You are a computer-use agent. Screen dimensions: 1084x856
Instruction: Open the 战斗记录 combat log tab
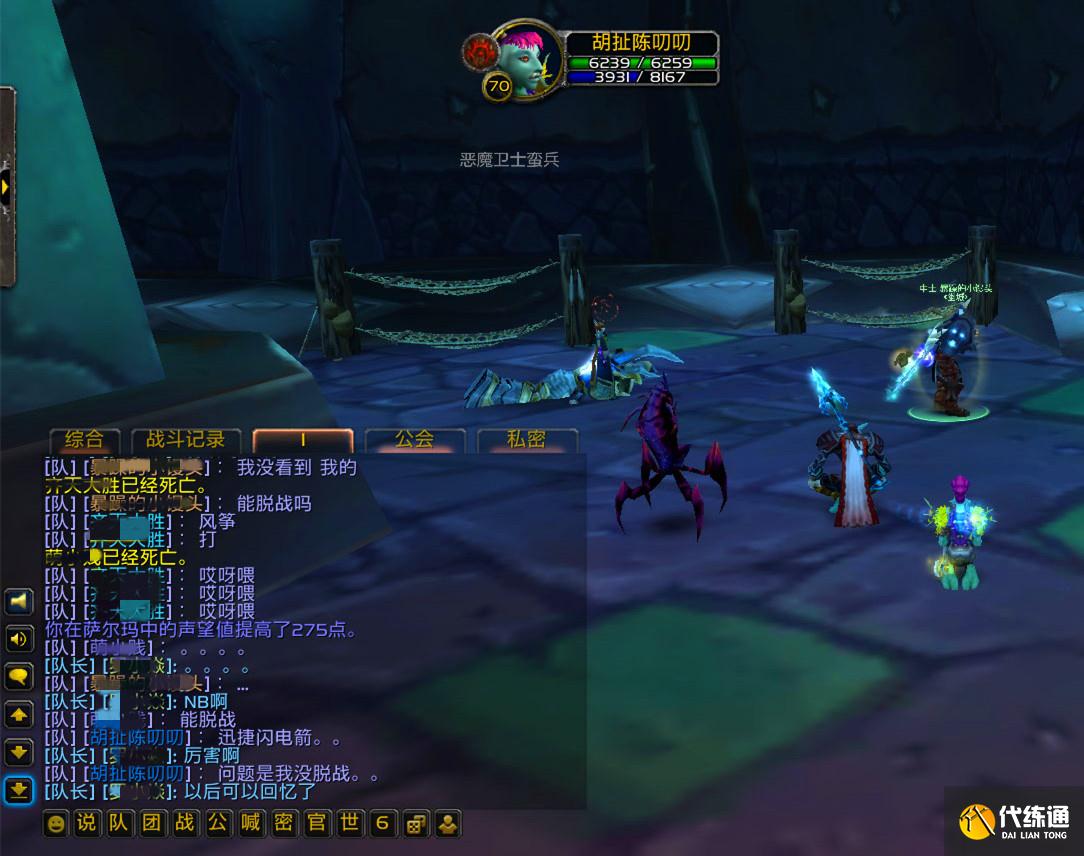point(186,440)
